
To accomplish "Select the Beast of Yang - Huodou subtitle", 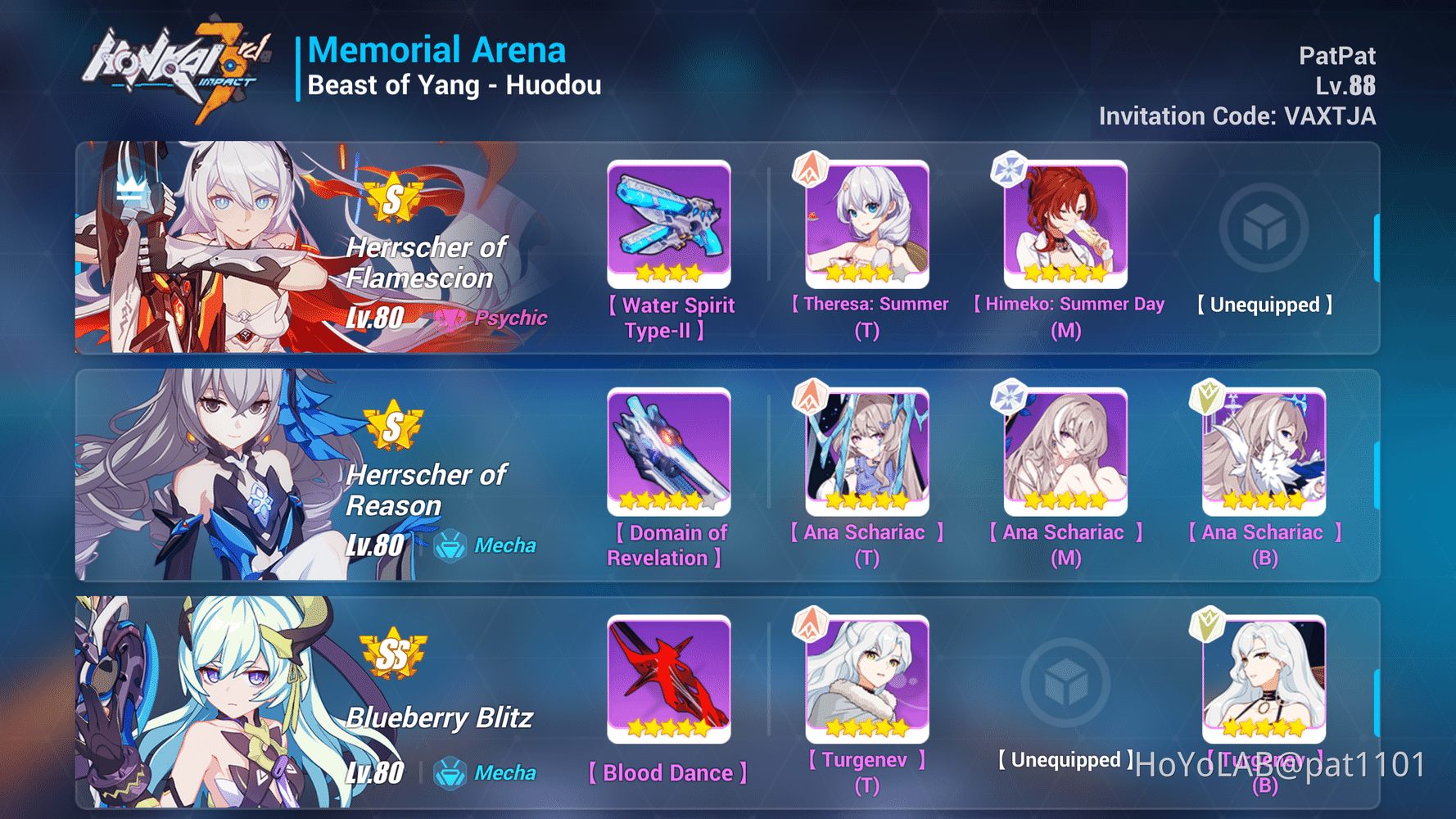I will pos(454,84).
